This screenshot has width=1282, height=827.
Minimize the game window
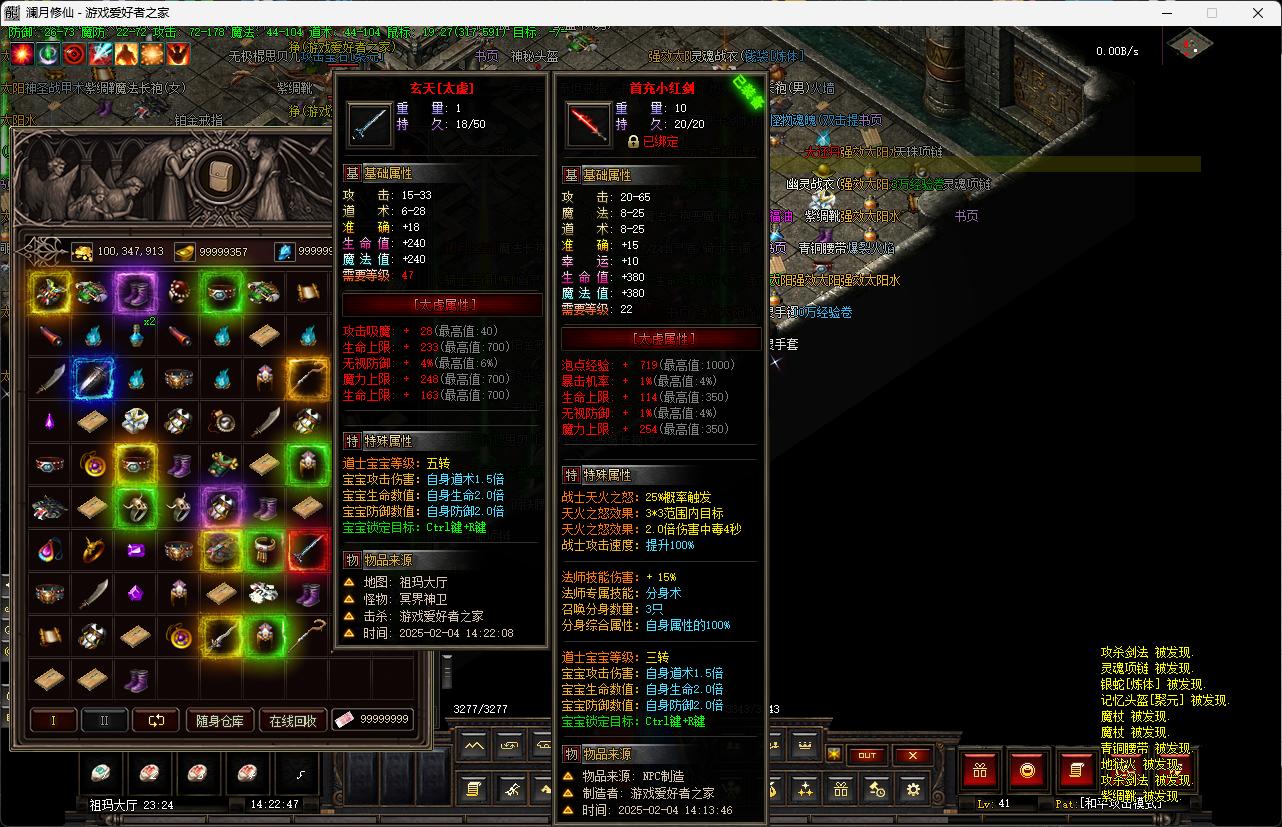point(1166,13)
